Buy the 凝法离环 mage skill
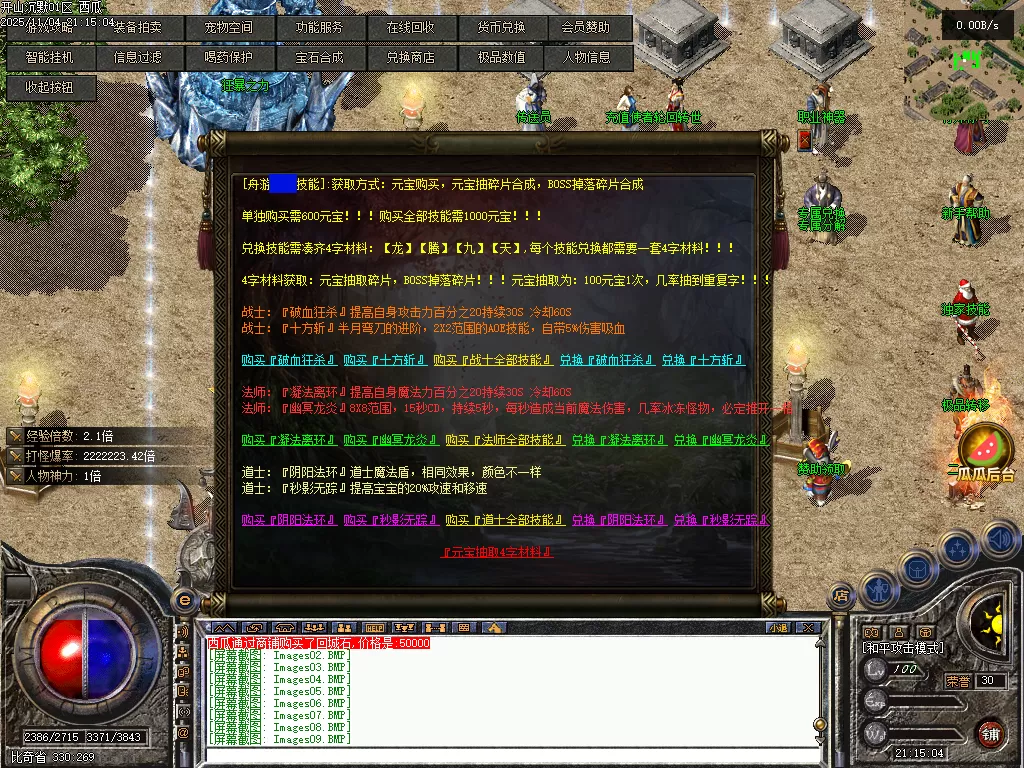1024x768 pixels. click(x=288, y=440)
